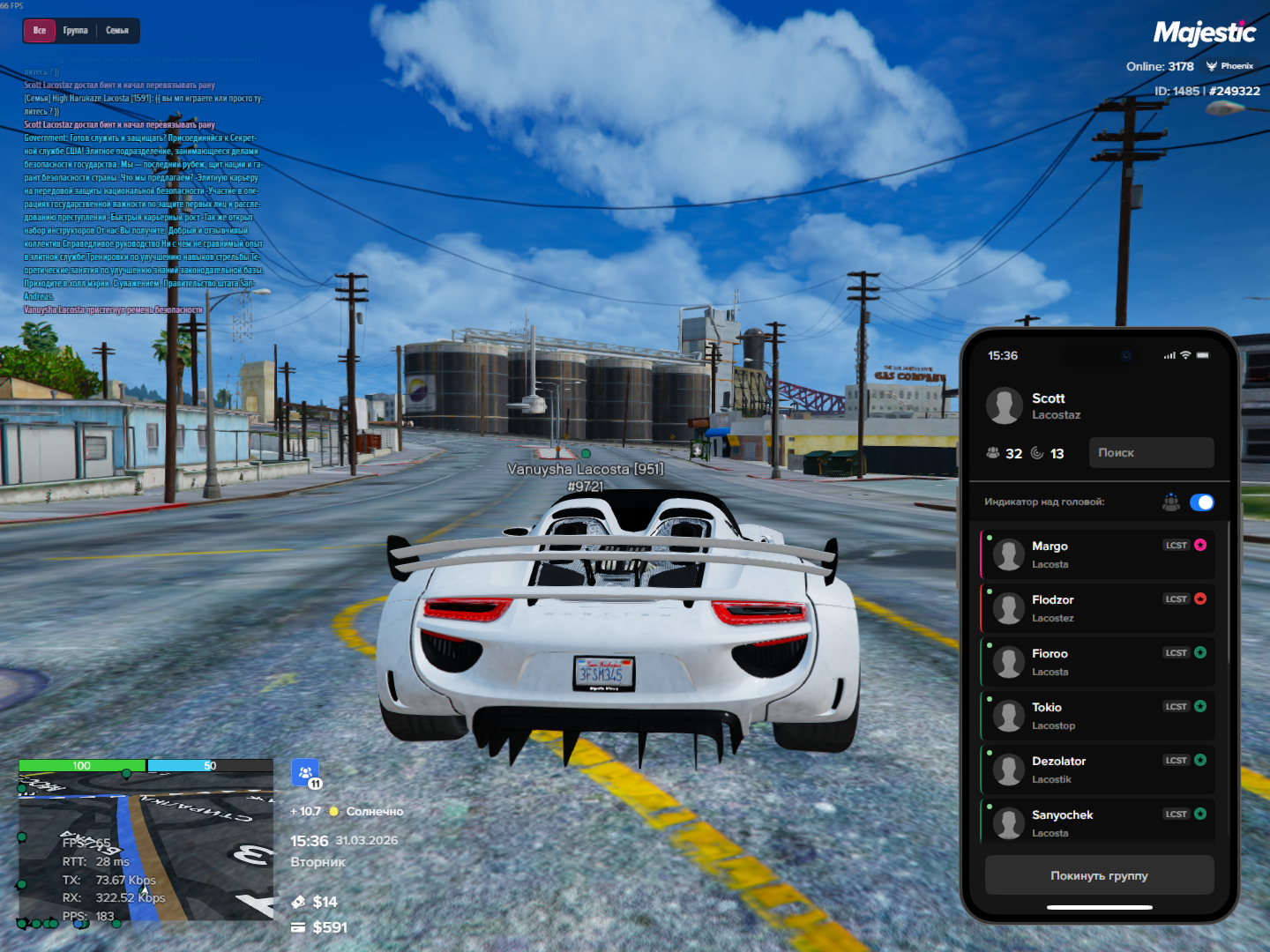Pick Tokio Lacostop from the list
Viewport: 1270px width, 952px height.
[x=1098, y=716]
